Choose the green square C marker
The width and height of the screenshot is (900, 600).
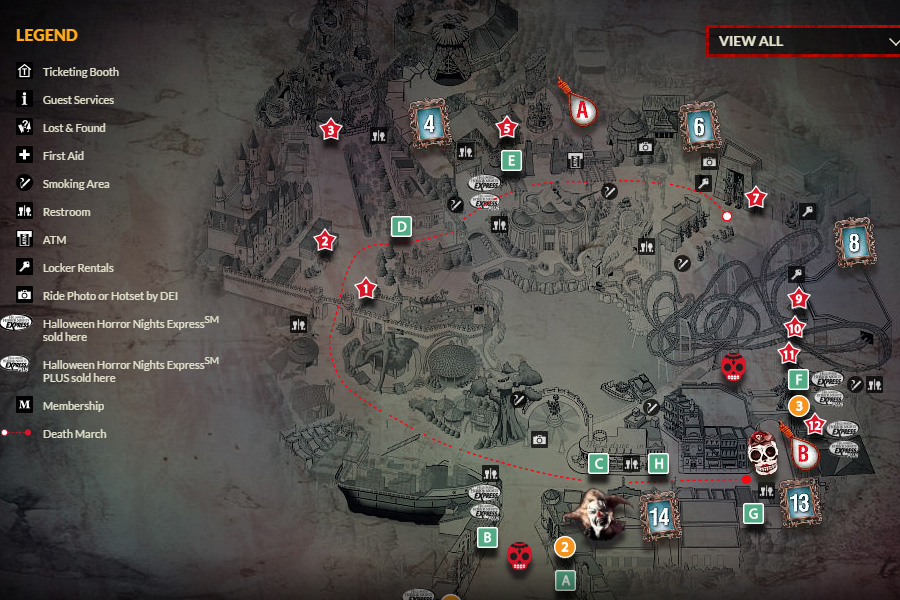click(599, 463)
